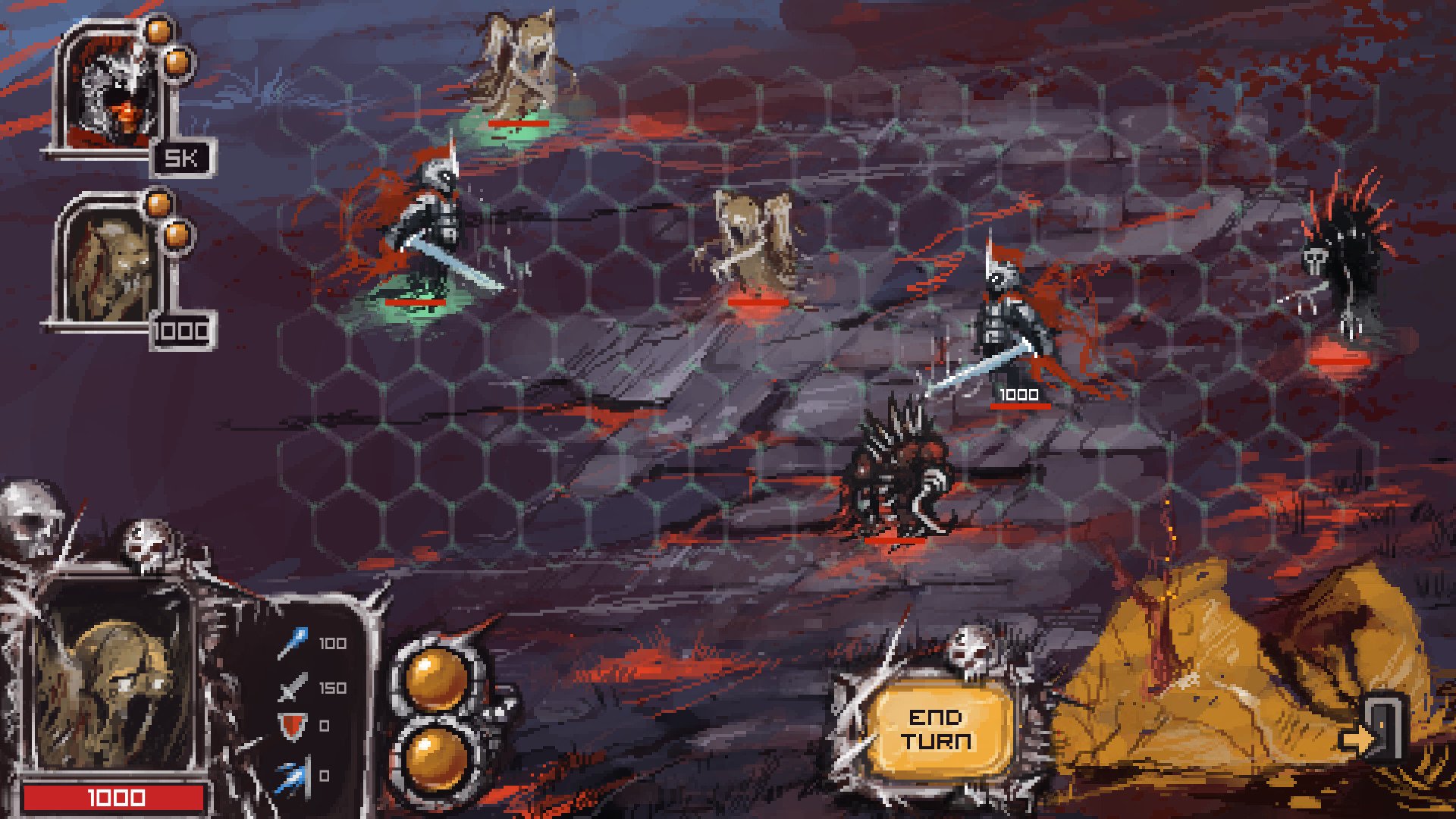Click the lower gold action point orb
Screen dimensions: 1456x819
[x=436, y=758]
